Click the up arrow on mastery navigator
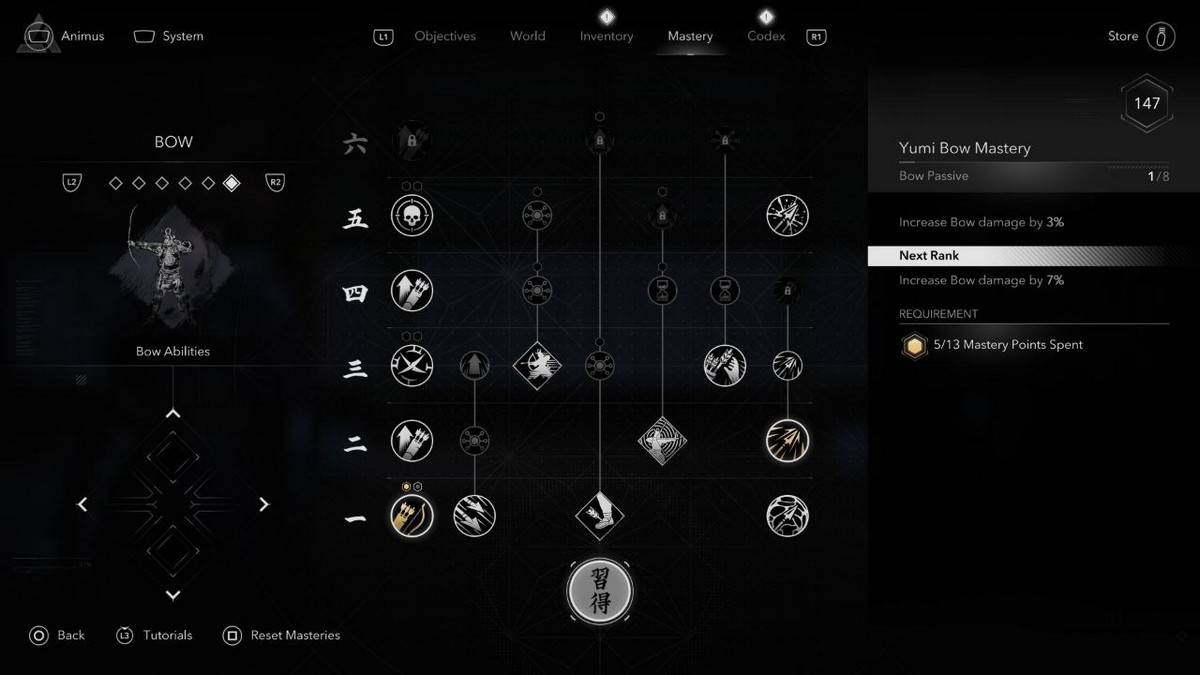The image size is (1200, 675). pos(173,414)
